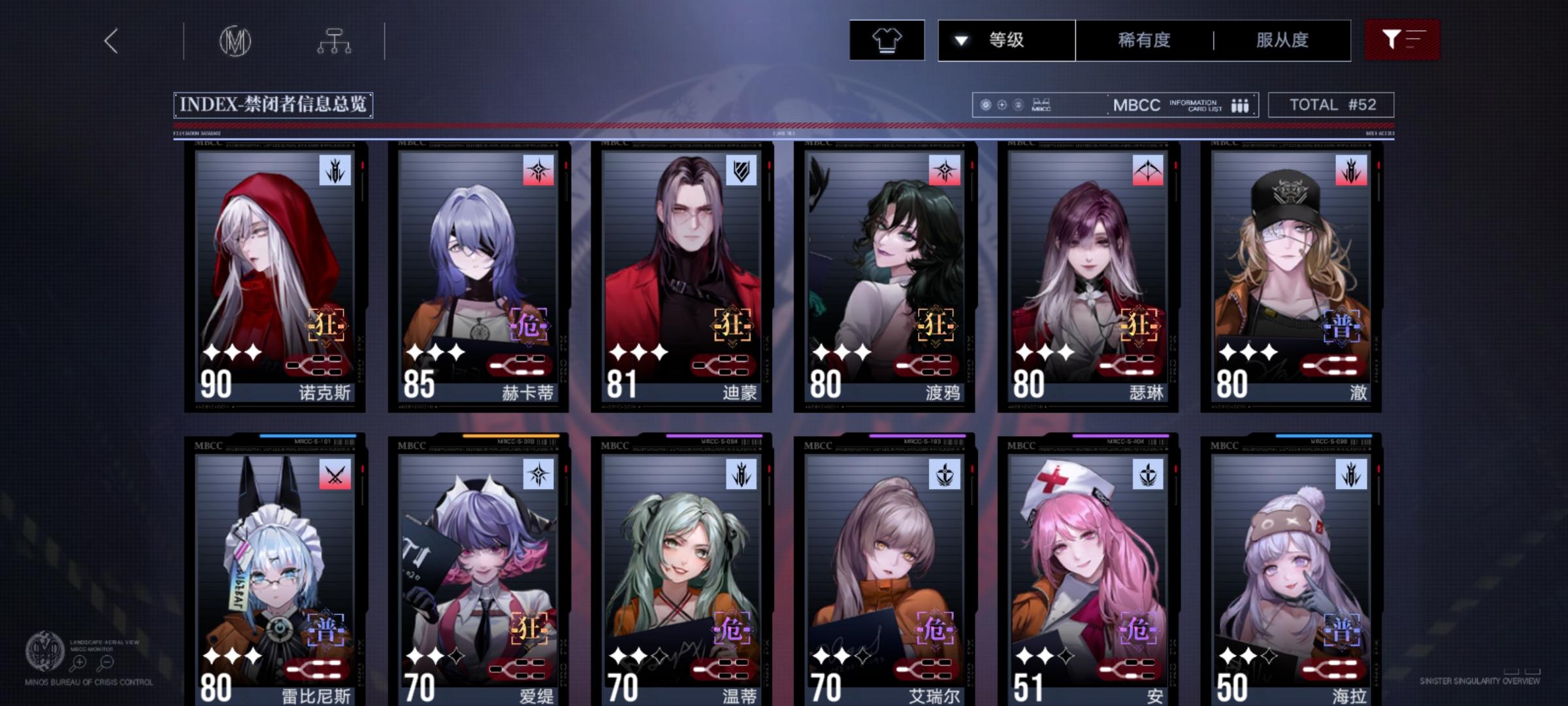Open the wardrobe shirt icon in top toolbar
The image size is (1568, 706).
pos(887,41)
